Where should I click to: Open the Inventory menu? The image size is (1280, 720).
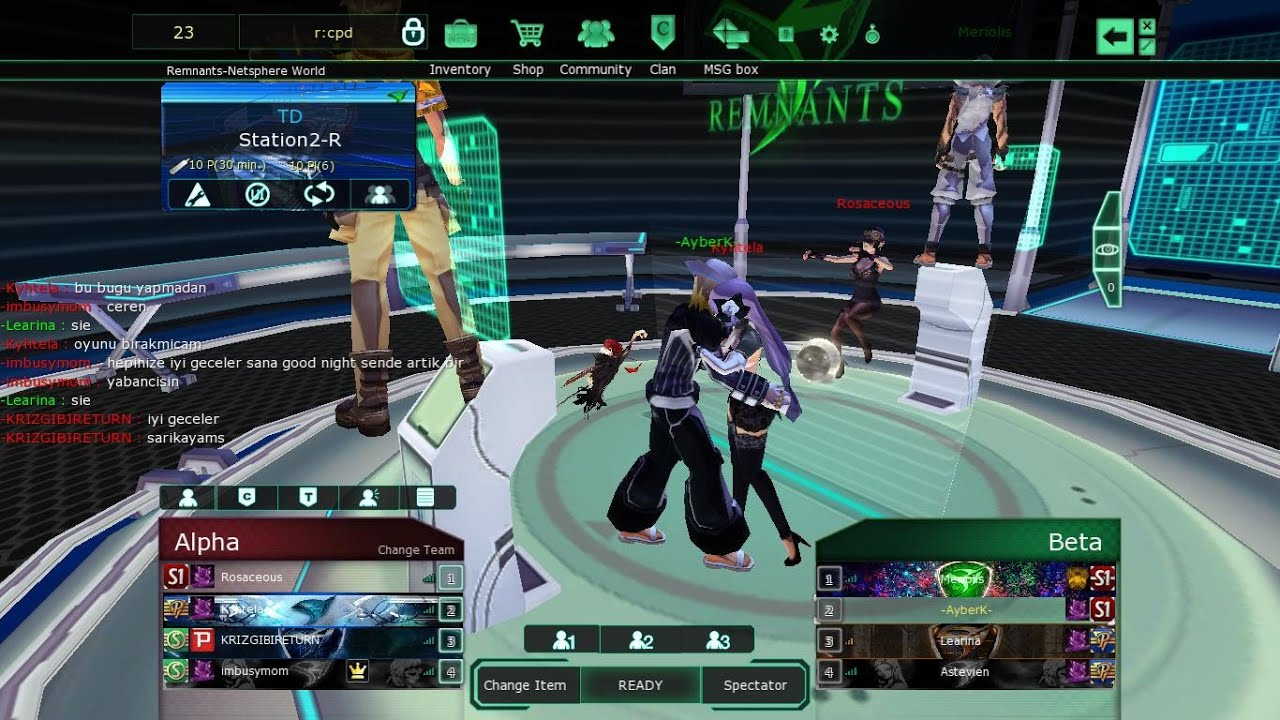pos(460,34)
